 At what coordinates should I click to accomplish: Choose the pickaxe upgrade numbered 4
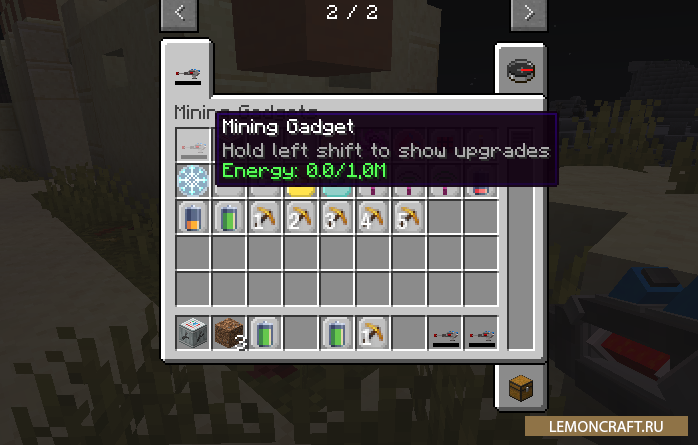372,217
